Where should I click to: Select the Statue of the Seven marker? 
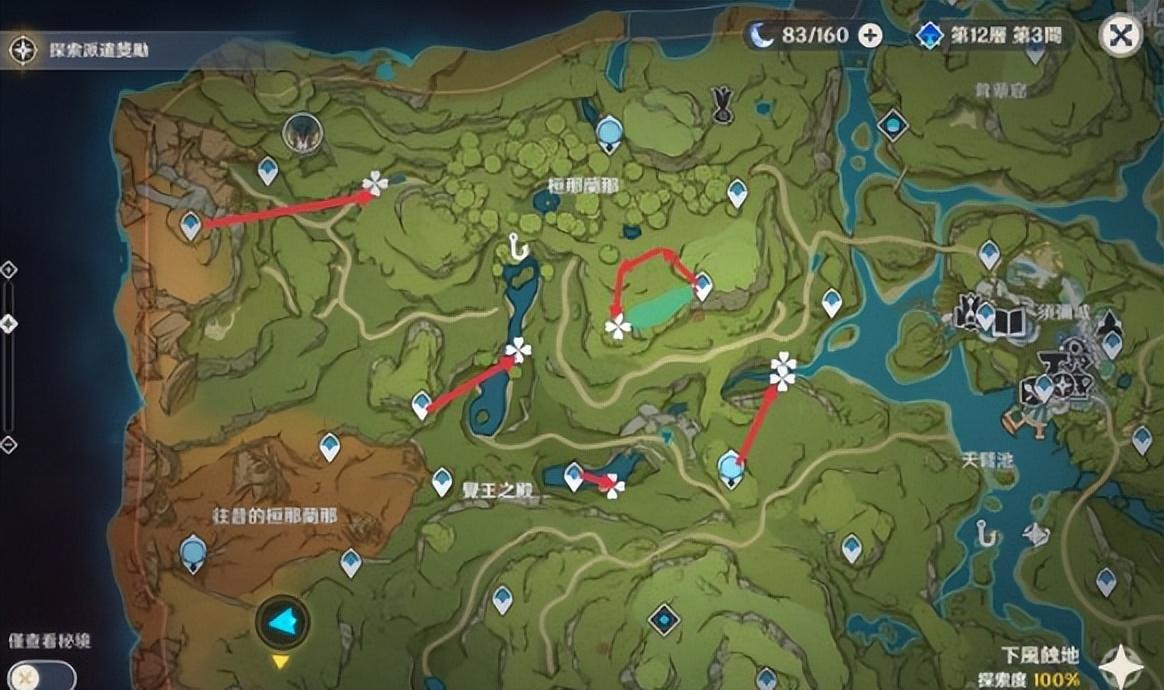299,132
